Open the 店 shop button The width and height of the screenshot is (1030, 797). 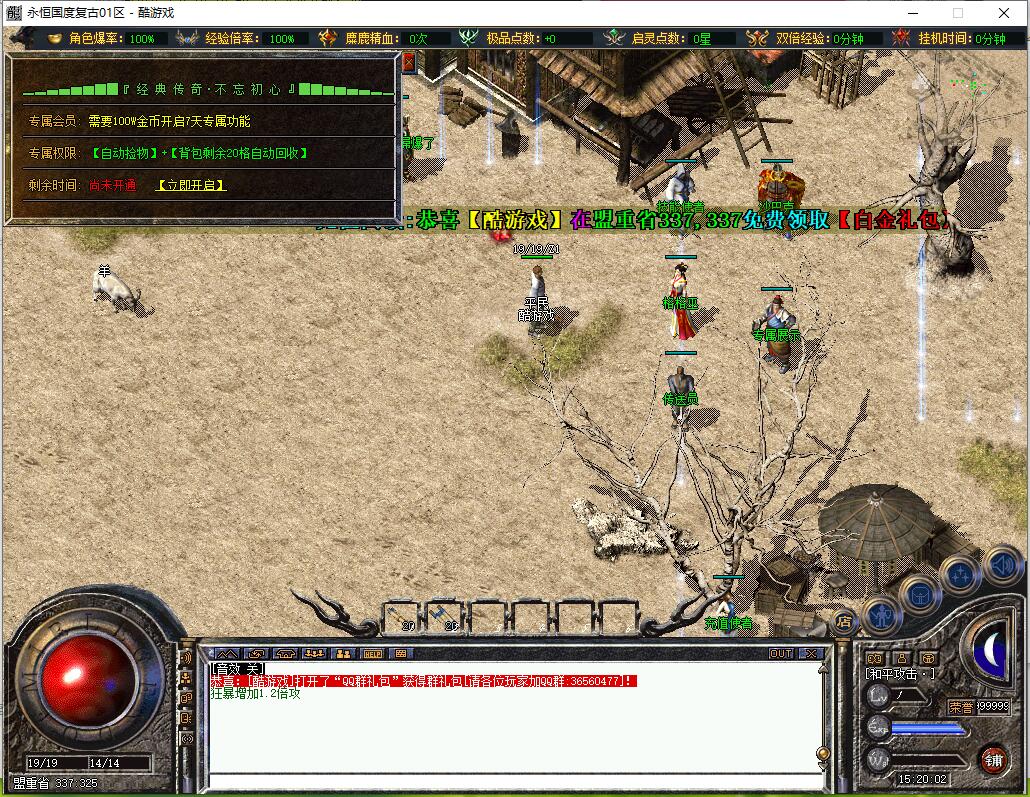843,621
